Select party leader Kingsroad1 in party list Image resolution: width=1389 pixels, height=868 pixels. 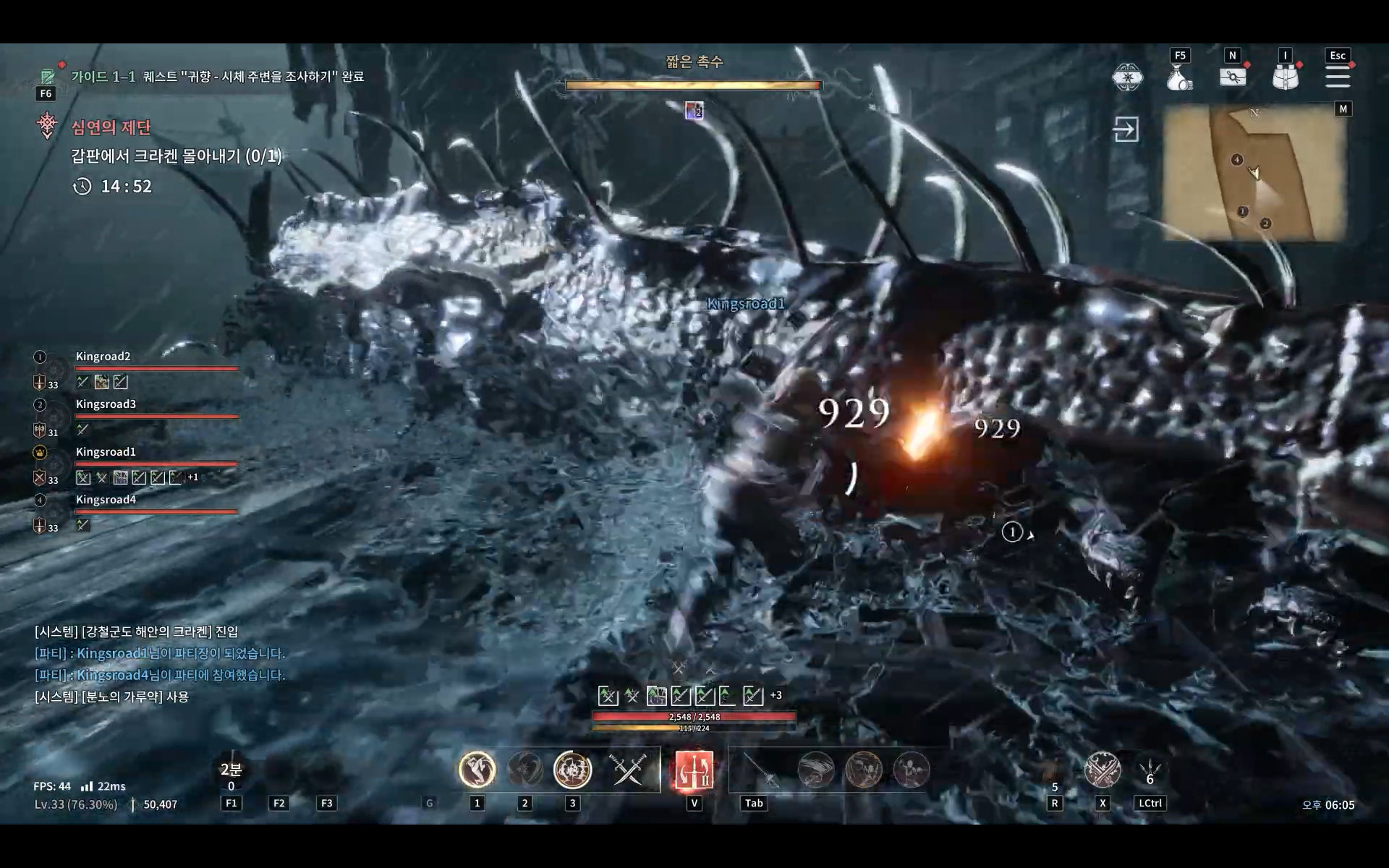tap(106, 452)
